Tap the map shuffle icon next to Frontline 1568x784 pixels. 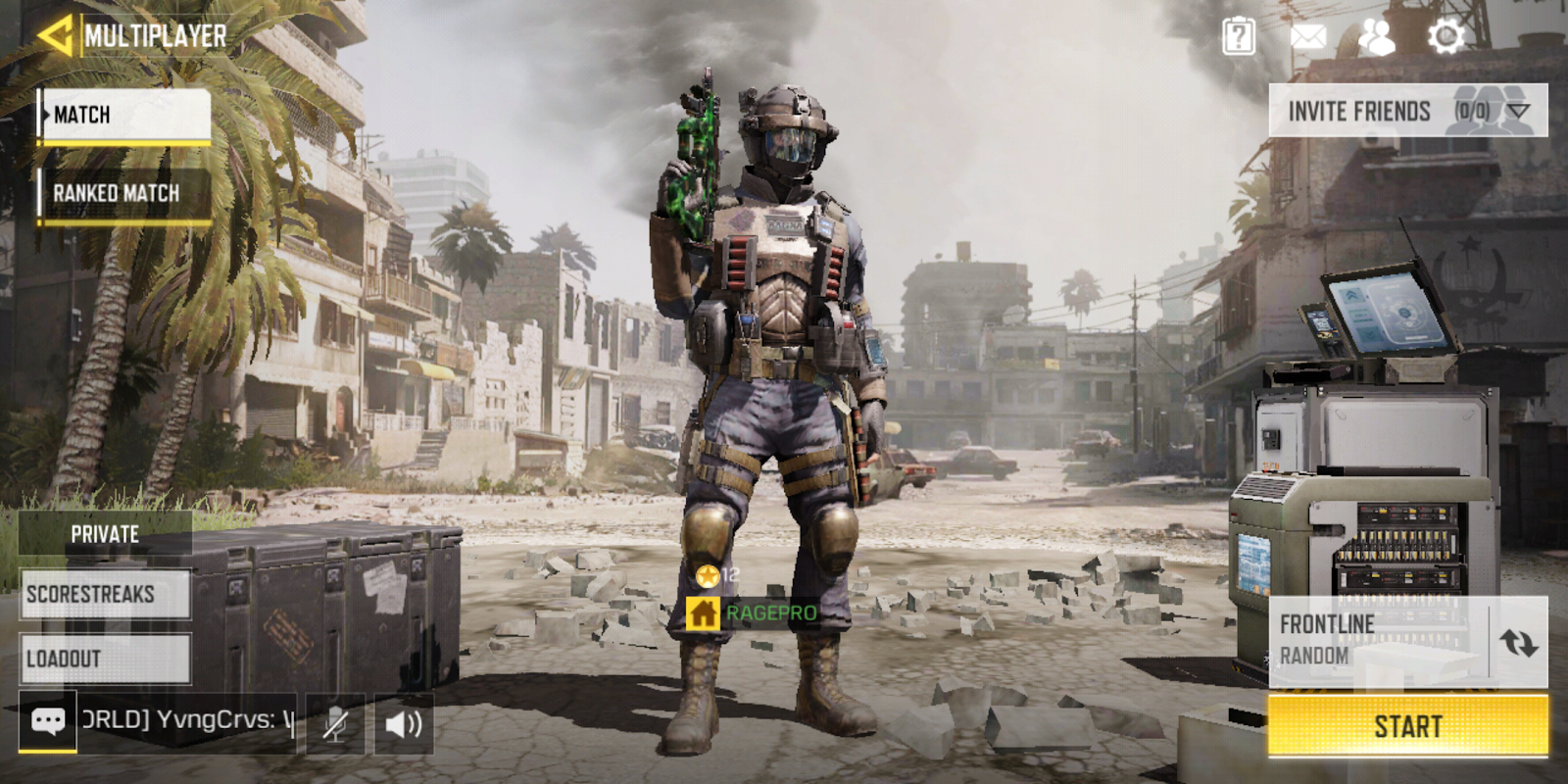click(x=1518, y=642)
